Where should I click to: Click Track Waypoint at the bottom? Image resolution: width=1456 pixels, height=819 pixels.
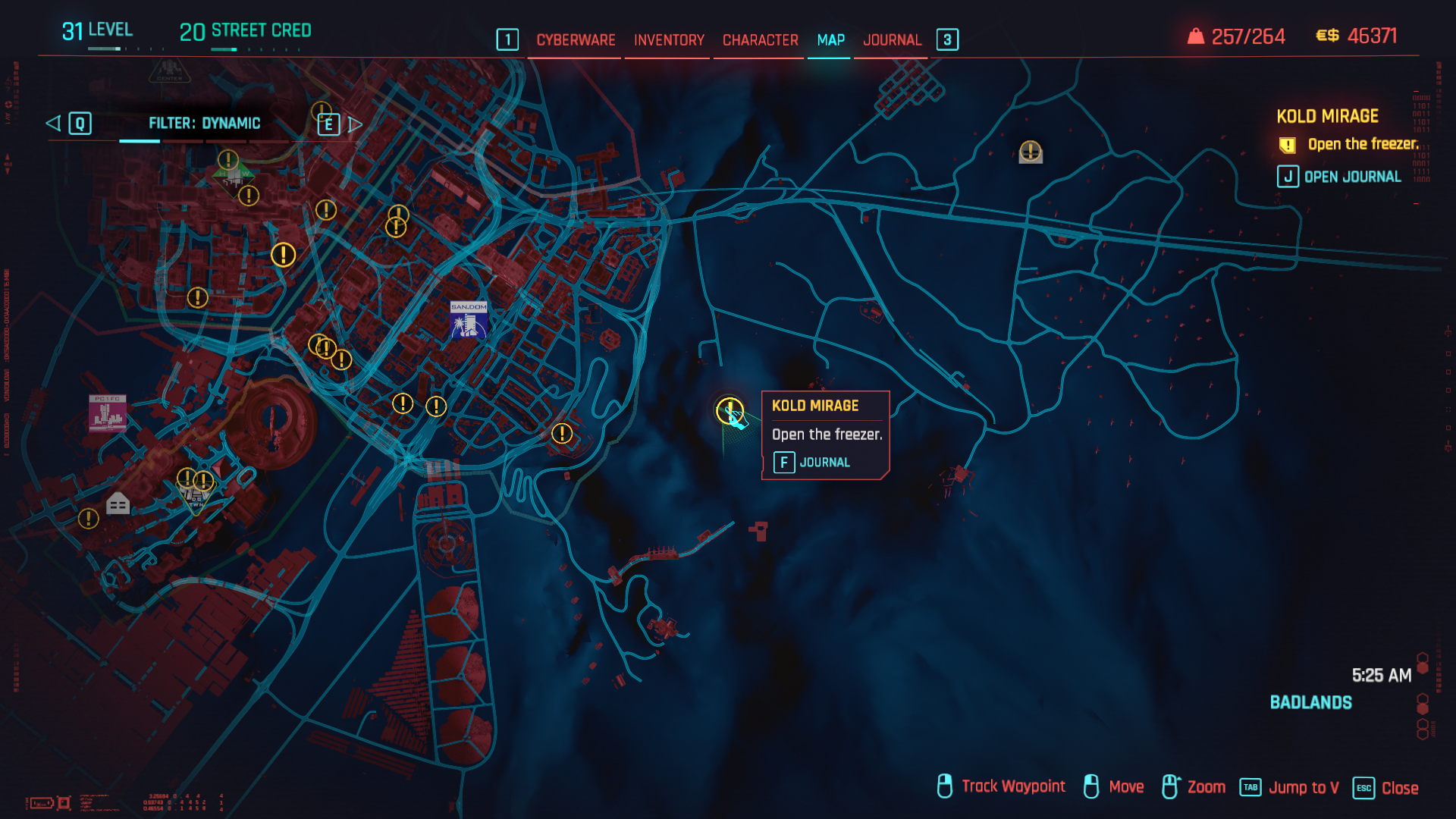pyautogui.click(x=1013, y=786)
